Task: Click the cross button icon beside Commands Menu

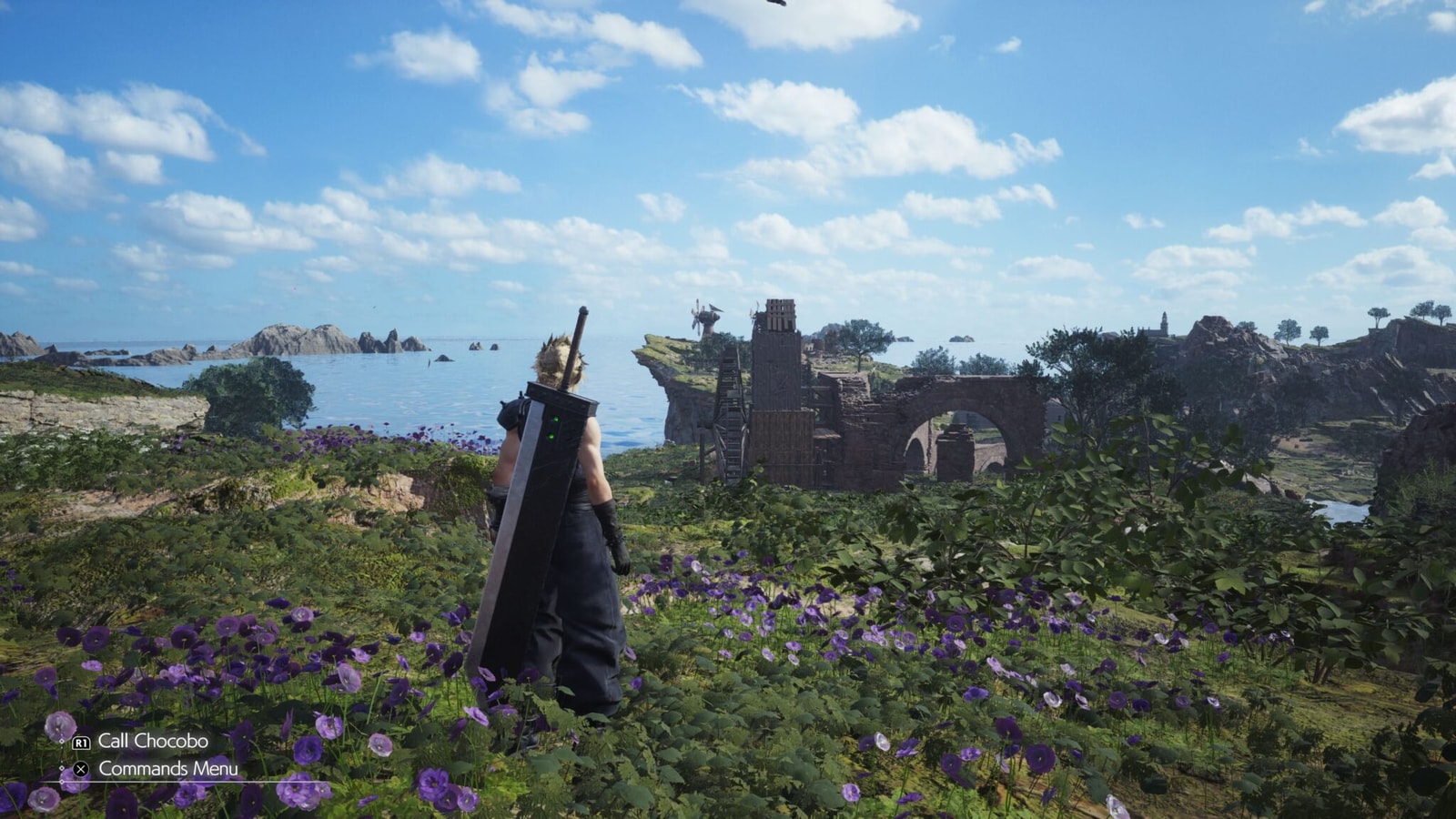Action: click(x=81, y=767)
